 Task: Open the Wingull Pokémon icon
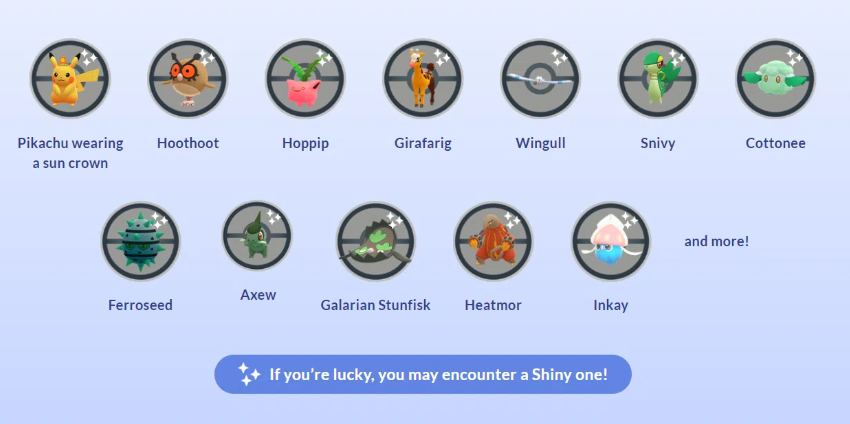coord(540,79)
